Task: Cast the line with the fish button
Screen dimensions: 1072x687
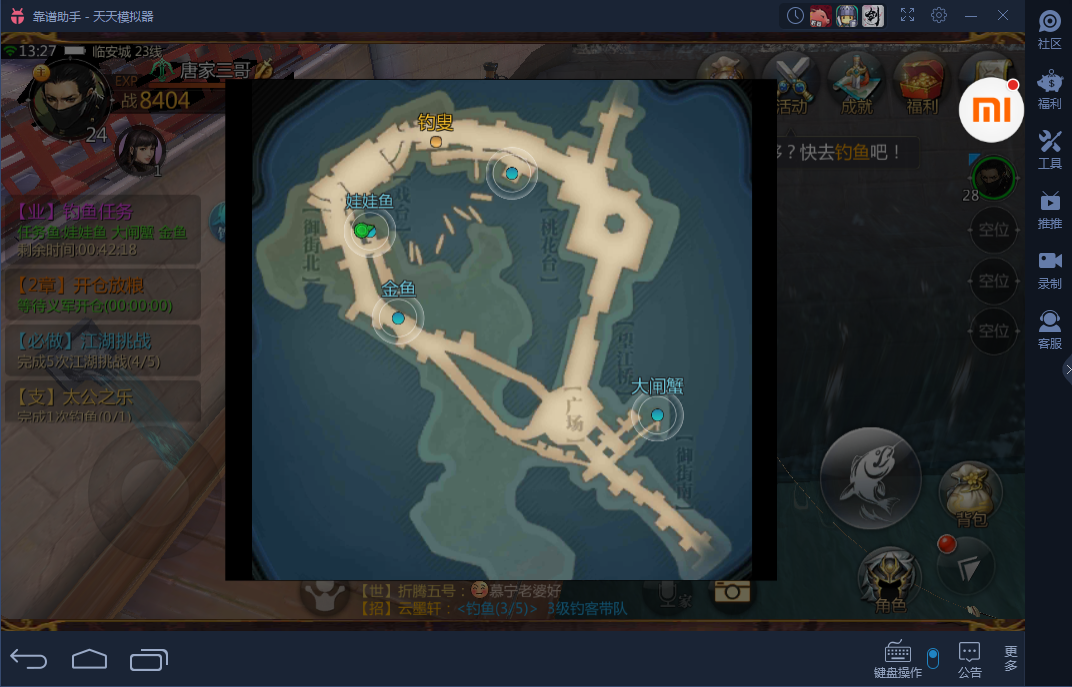Action: coord(871,477)
